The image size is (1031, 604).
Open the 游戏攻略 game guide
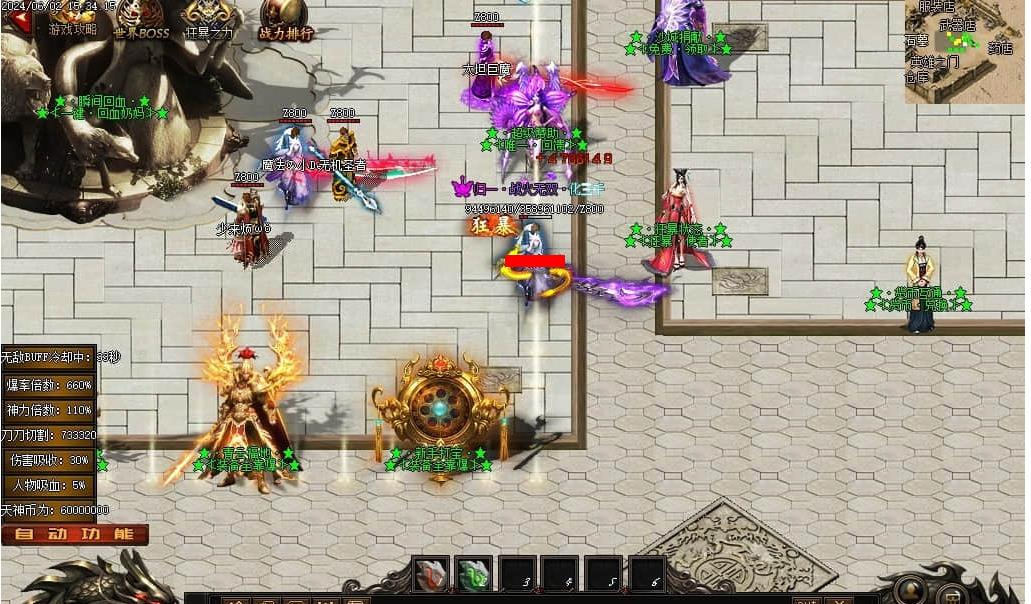72,20
